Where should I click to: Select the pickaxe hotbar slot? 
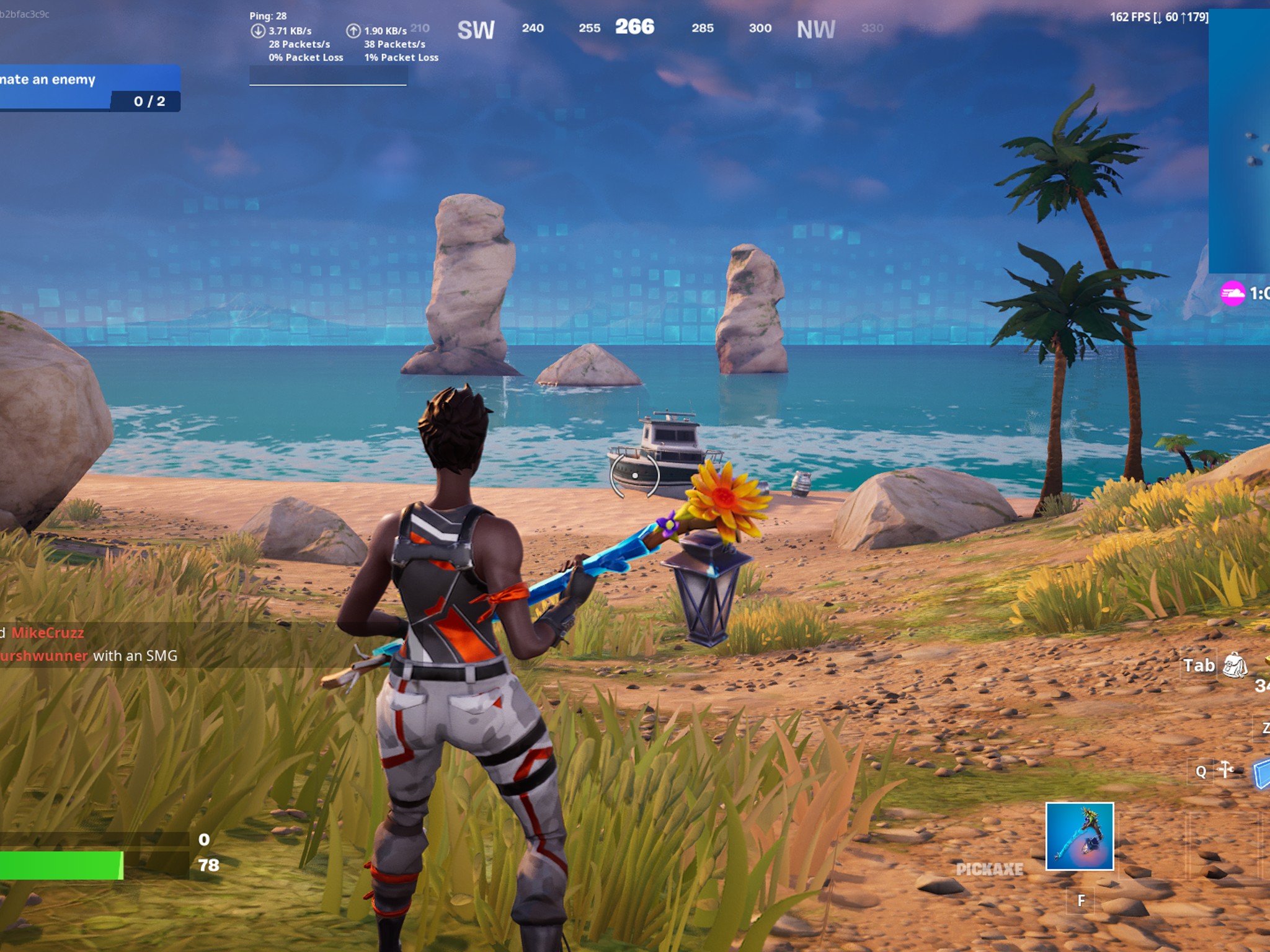(x=1079, y=836)
